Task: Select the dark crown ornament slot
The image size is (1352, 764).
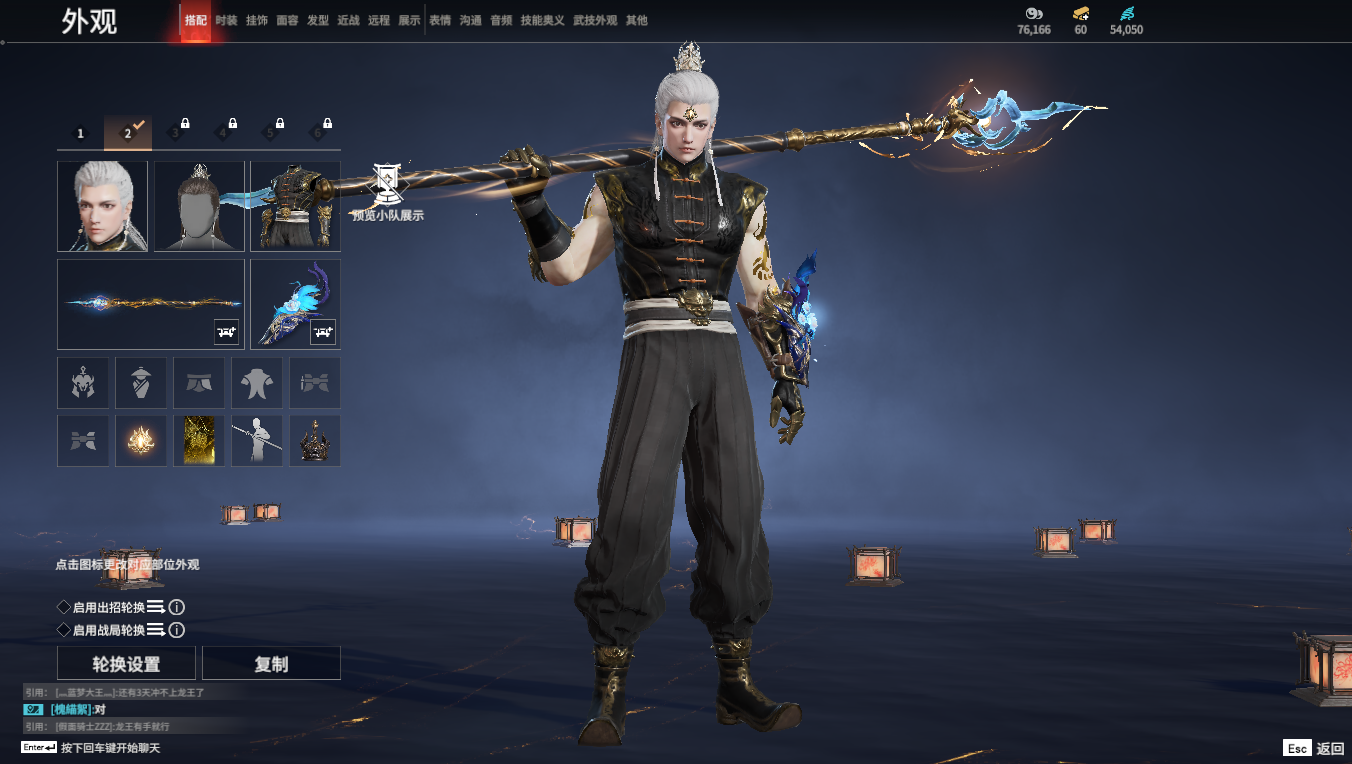Action: point(315,441)
